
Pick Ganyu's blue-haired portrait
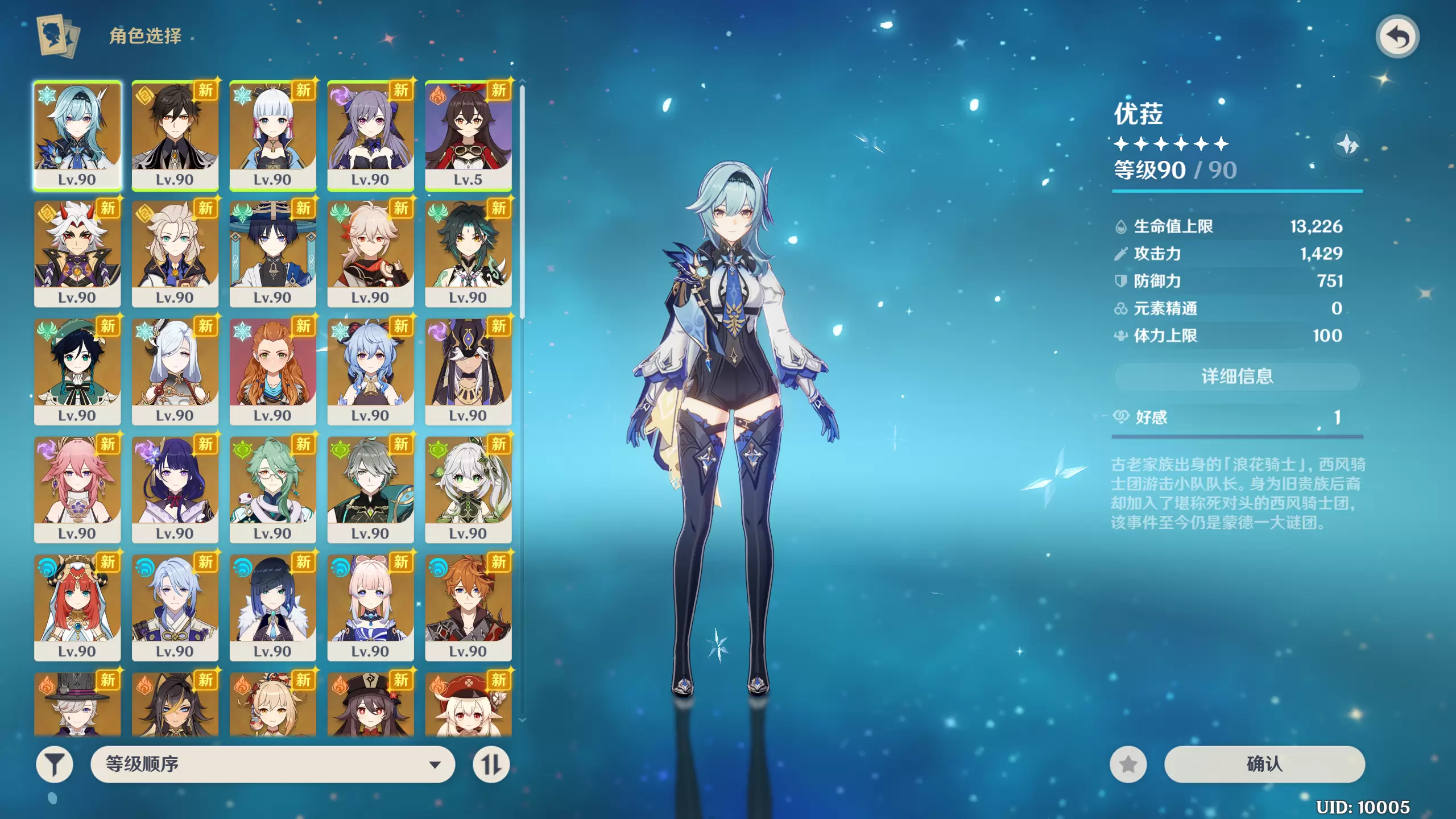pos(370,371)
